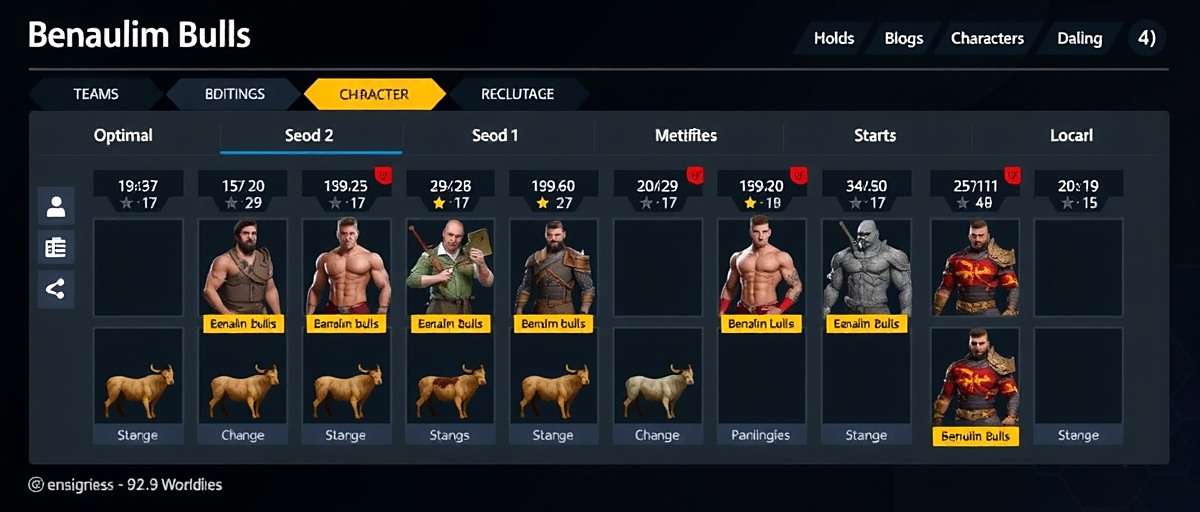Choose the Optimal sub-tab

123,135
